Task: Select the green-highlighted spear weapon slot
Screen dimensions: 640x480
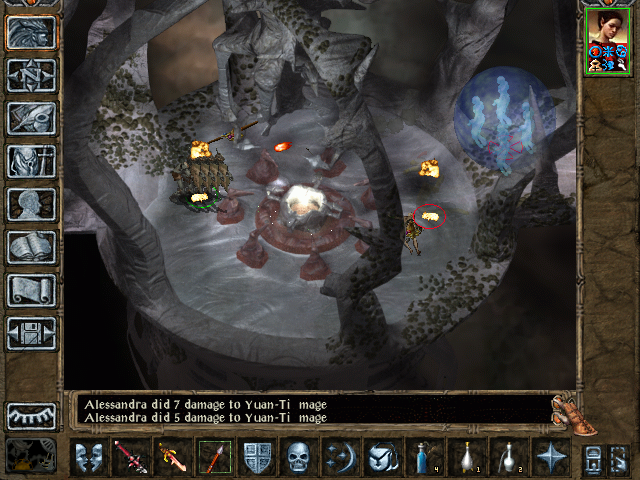Action: coord(214,458)
